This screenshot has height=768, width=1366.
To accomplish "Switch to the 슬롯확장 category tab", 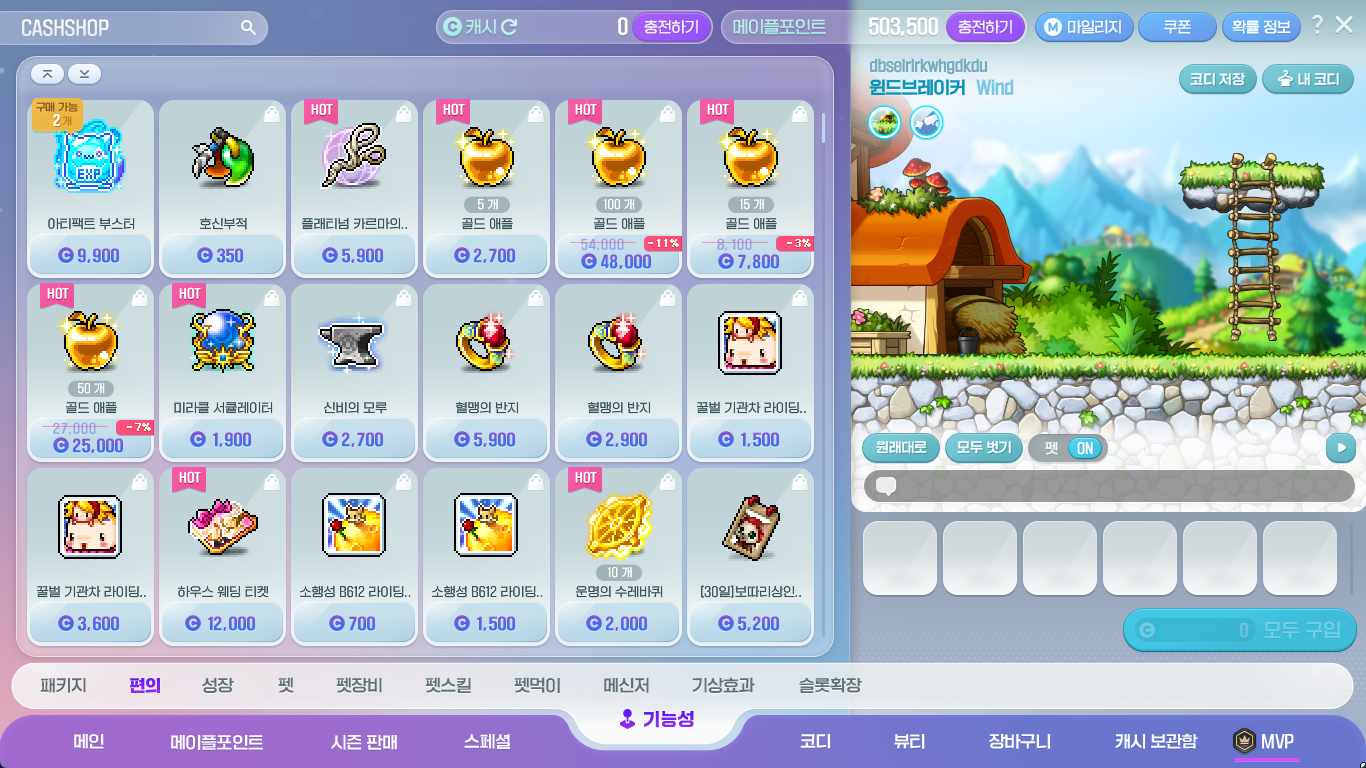I will point(829,686).
